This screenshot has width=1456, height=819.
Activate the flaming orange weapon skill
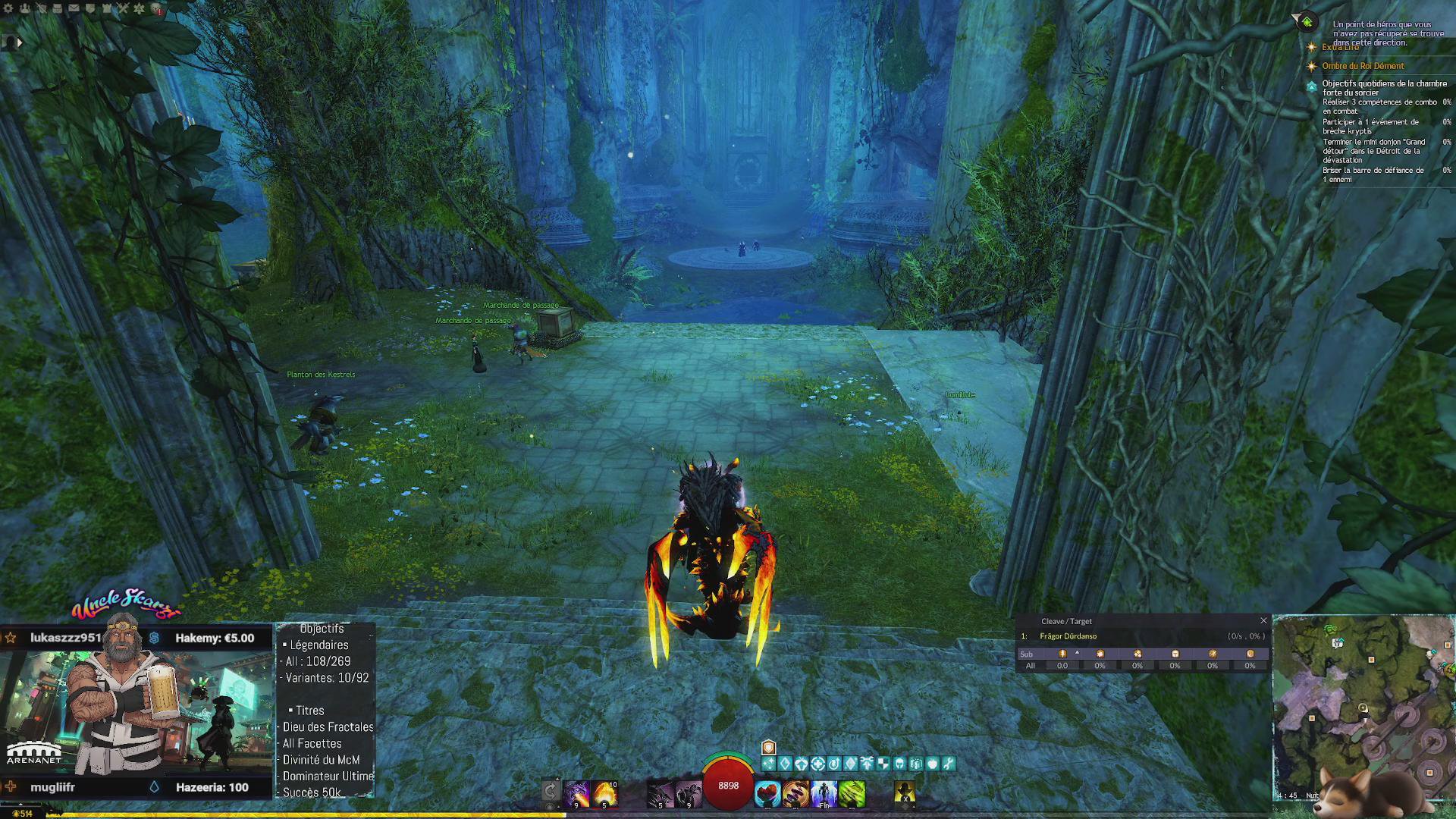604,794
